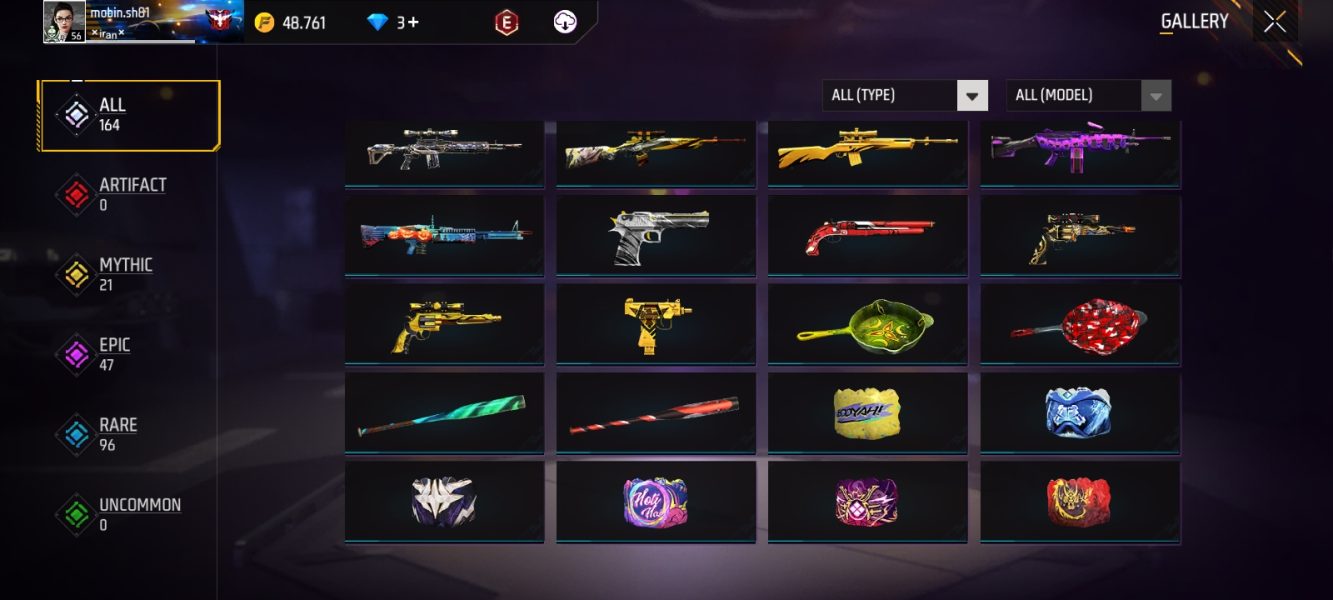Select the green frying pan skin
This screenshot has width=1333, height=600.
[x=867, y=324]
